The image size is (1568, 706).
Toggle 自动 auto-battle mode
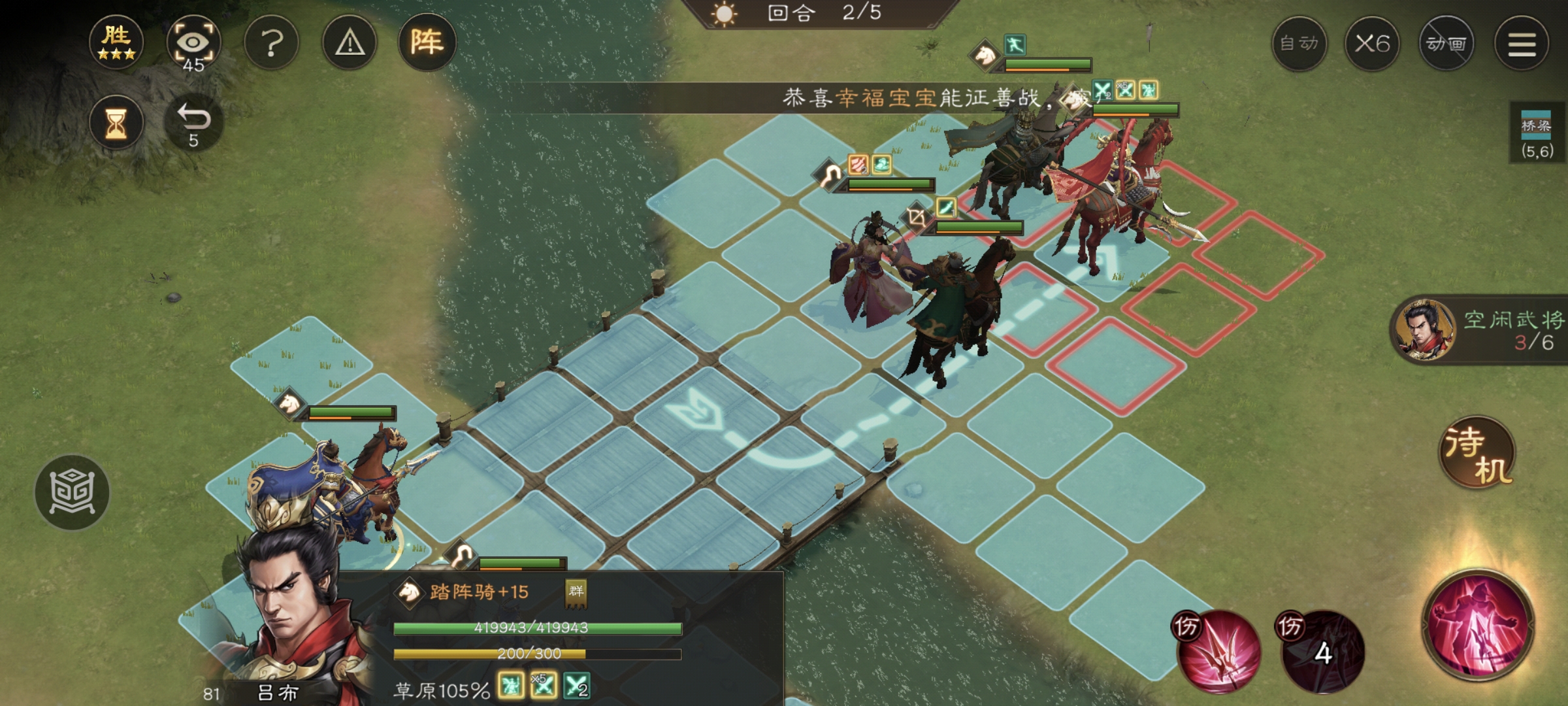click(1300, 44)
